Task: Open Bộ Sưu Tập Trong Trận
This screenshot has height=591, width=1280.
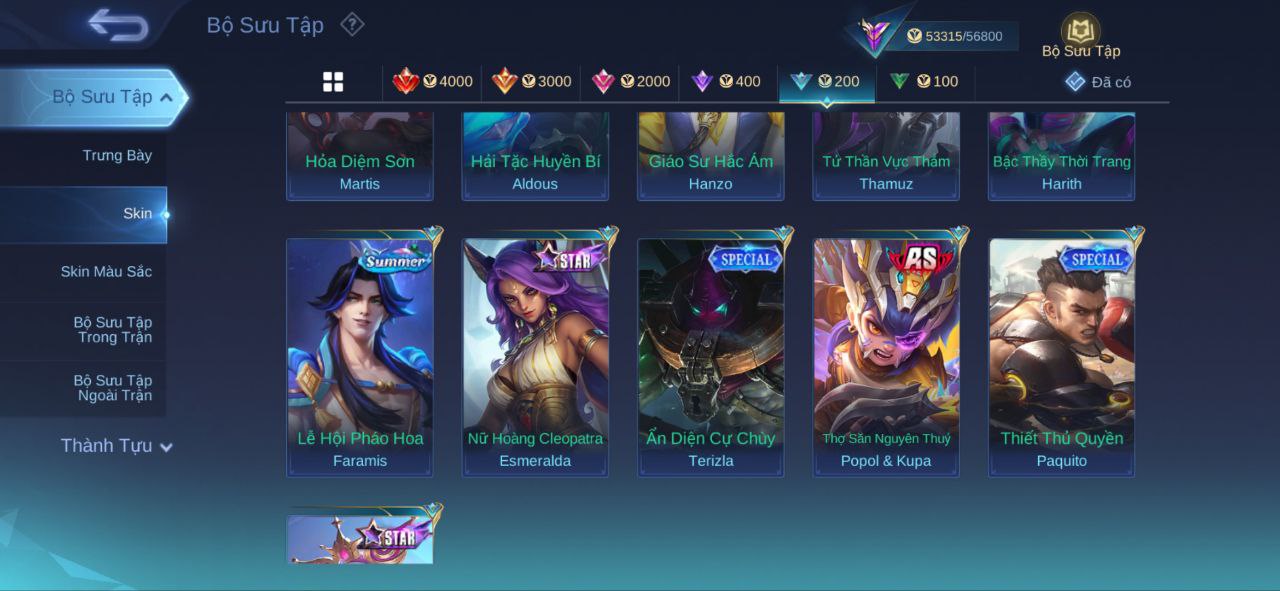Action: click(x=113, y=329)
